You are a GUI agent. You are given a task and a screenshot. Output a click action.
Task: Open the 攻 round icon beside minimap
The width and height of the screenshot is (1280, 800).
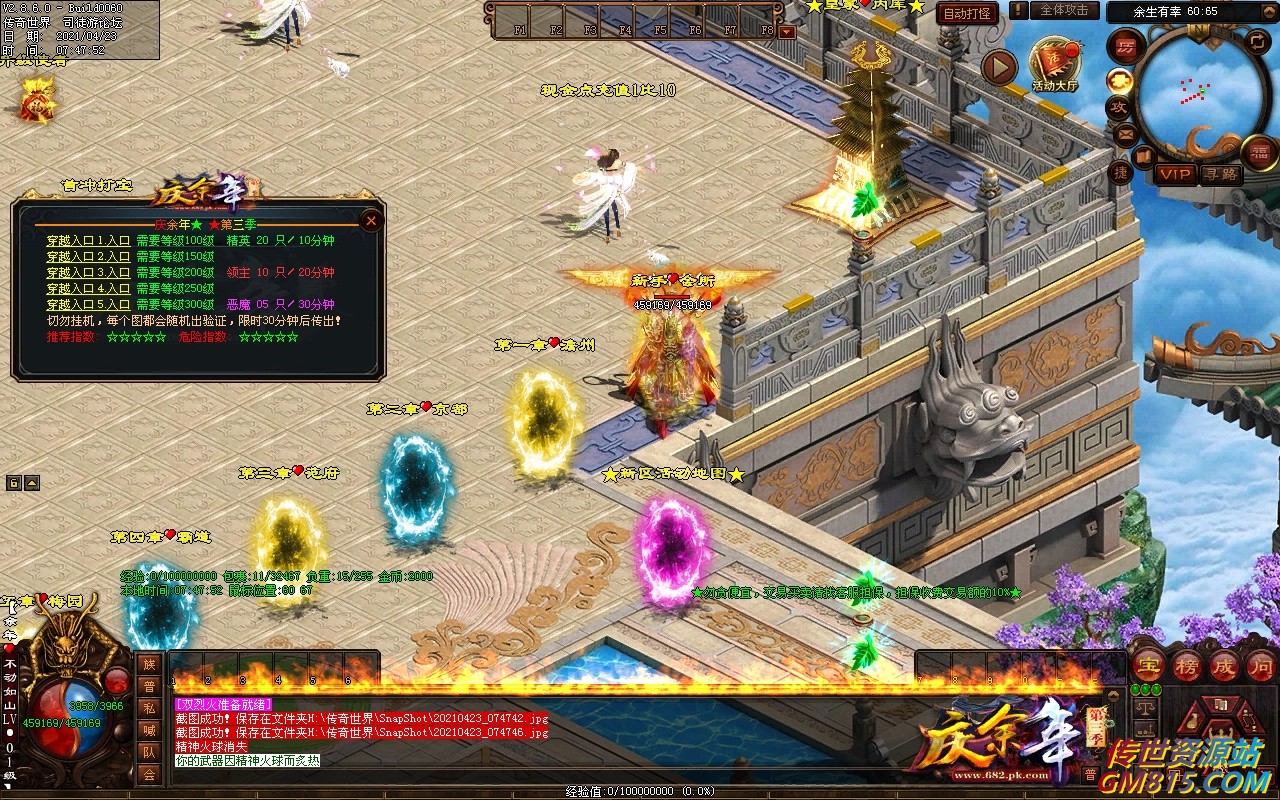1119,106
